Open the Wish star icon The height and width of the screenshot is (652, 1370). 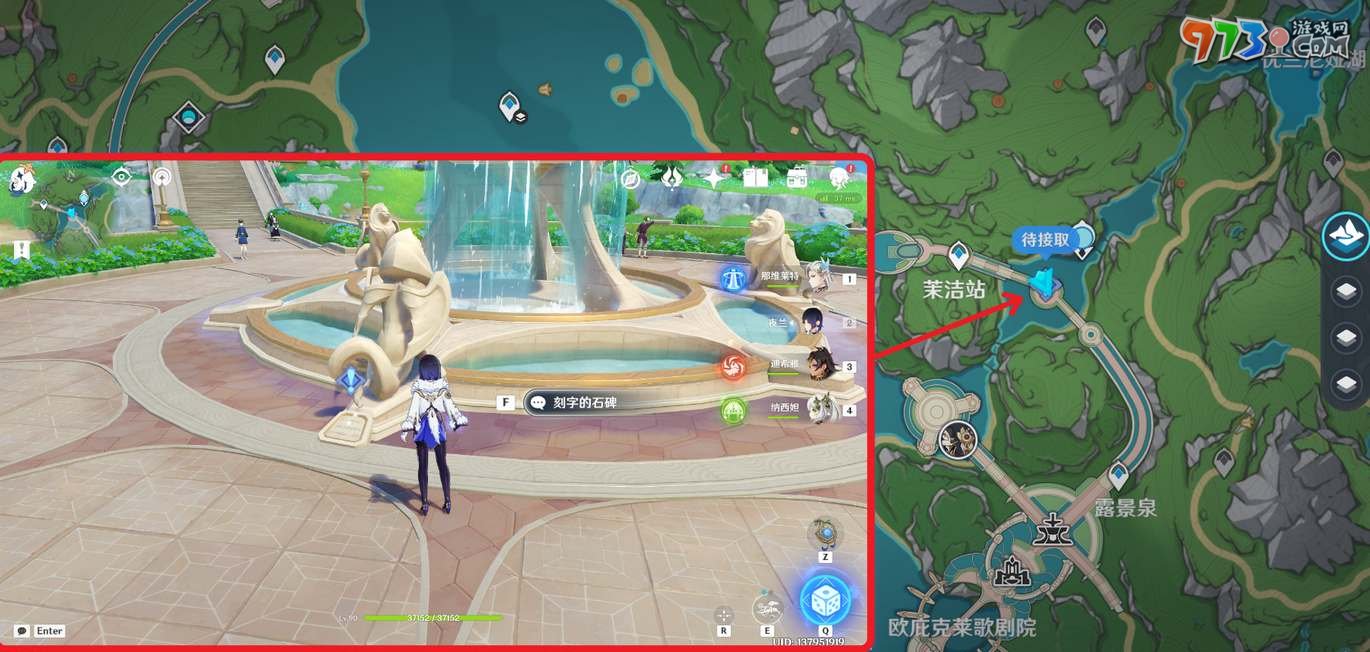(712, 178)
